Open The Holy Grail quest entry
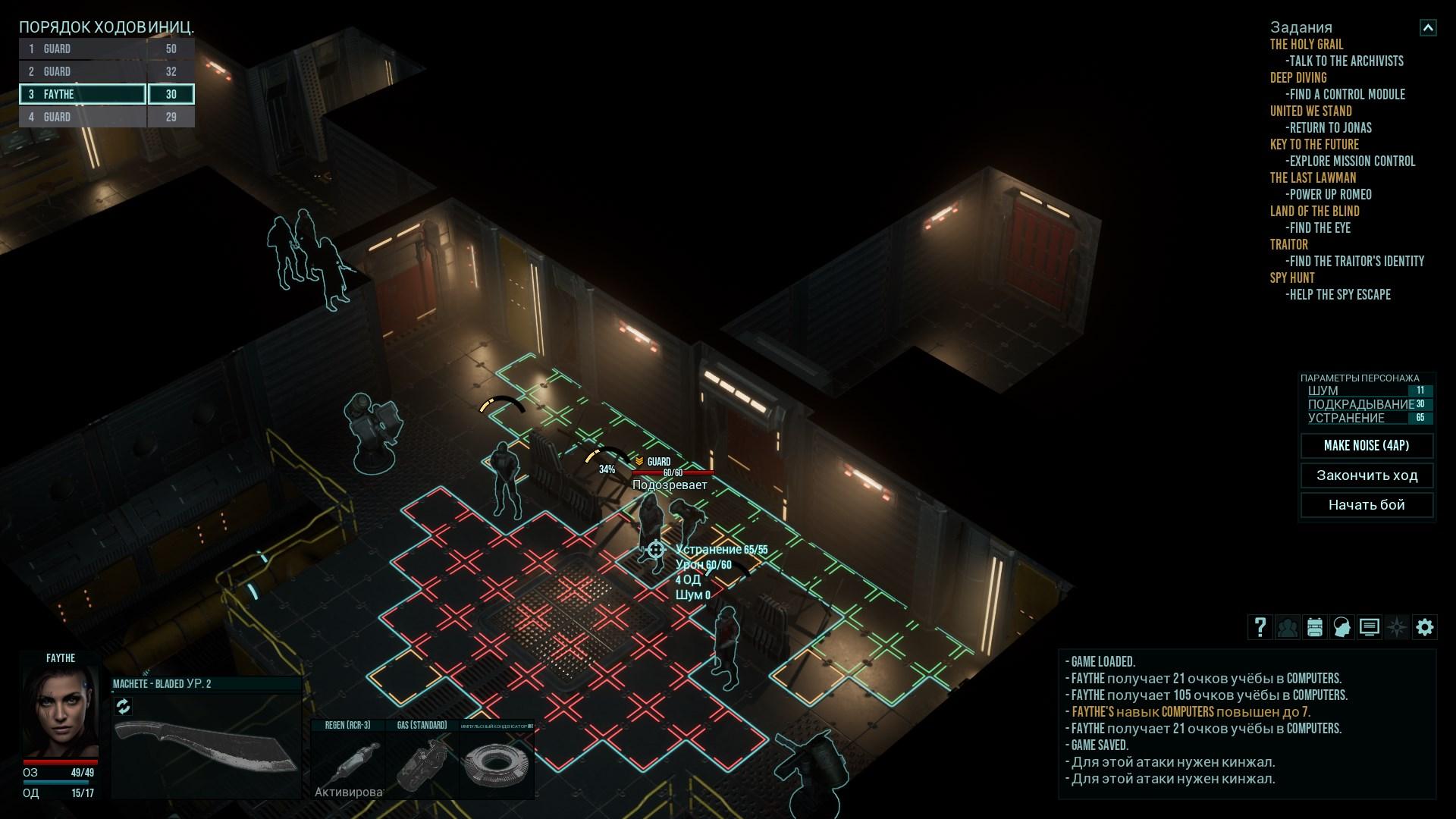This screenshot has width=1456, height=819. (1307, 45)
